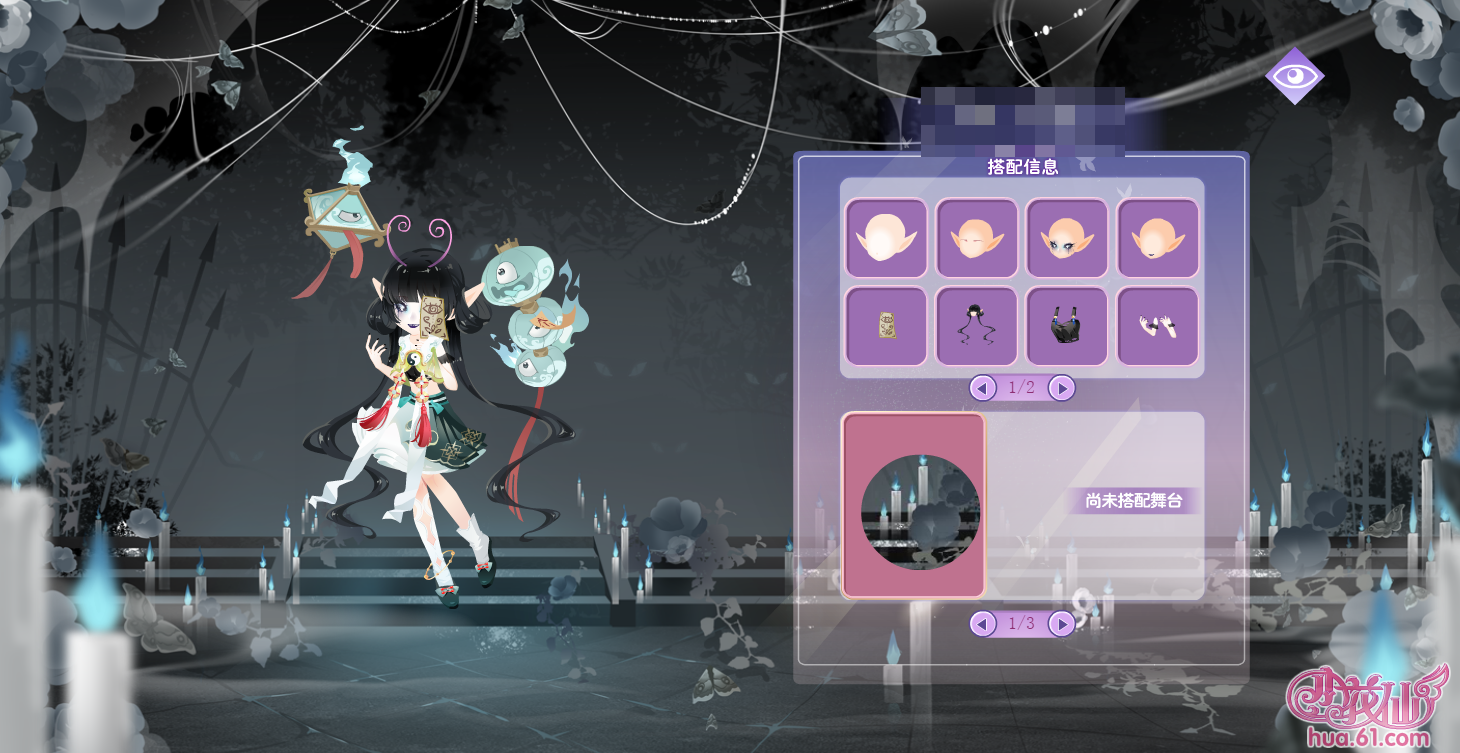Pick the lips face item slot
This screenshot has height=753, width=1460.
1157,238
